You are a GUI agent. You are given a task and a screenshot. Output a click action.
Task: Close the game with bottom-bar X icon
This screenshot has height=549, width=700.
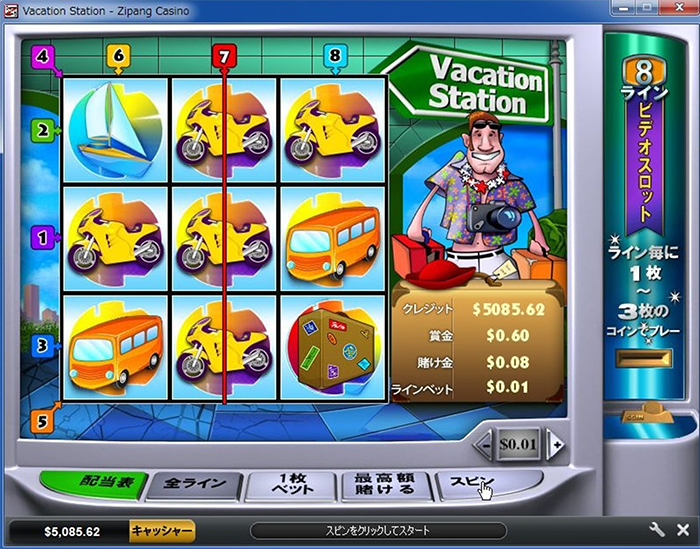click(x=681, y=530)
